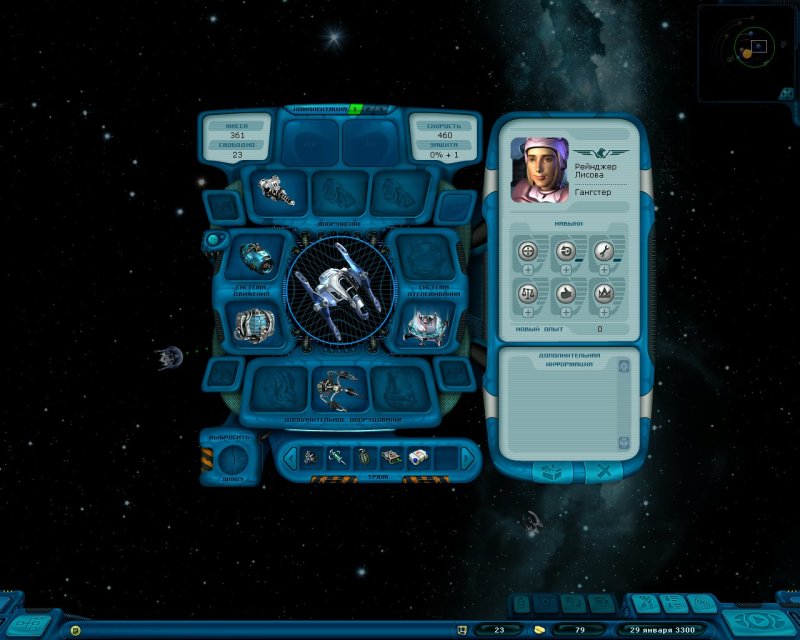Click the ranger Лисова portrait
The height and width of the screenshot is (640, 800).
tap(540, 166)
